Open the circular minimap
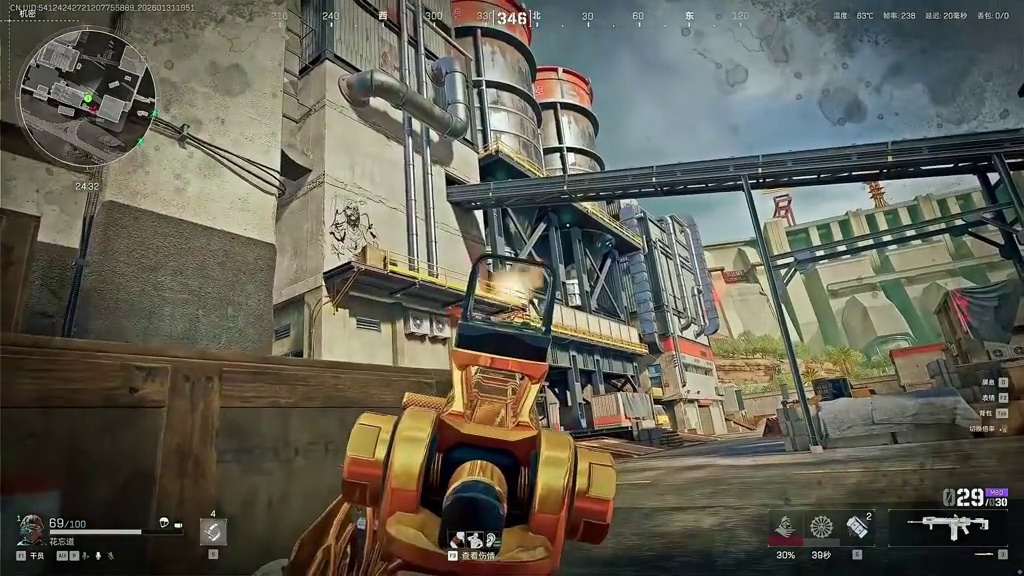Viewport: 1024px width, 576px height. click(87, 96)
